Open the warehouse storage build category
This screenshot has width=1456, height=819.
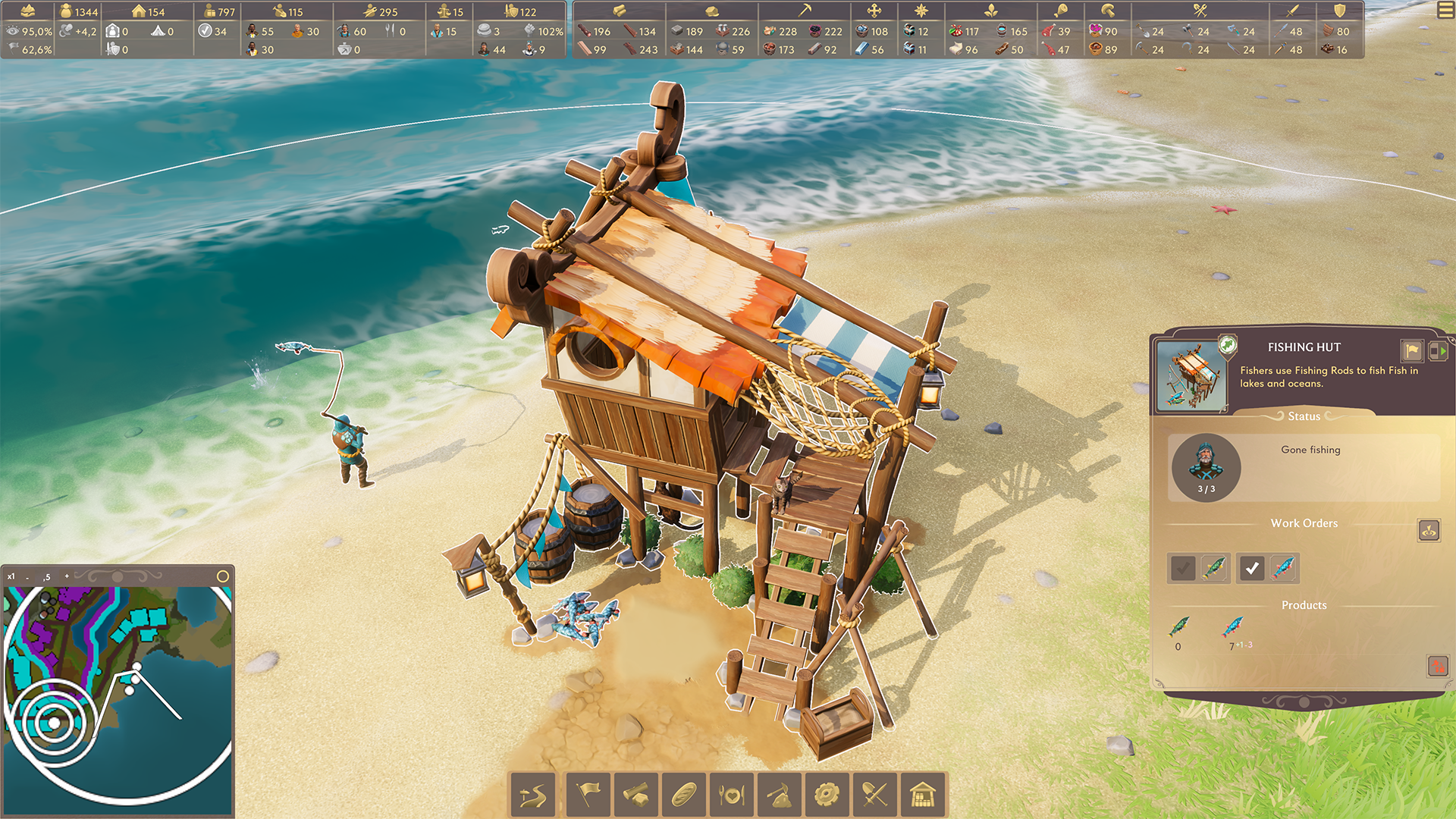pyautogui.click(x=922, y=795)
